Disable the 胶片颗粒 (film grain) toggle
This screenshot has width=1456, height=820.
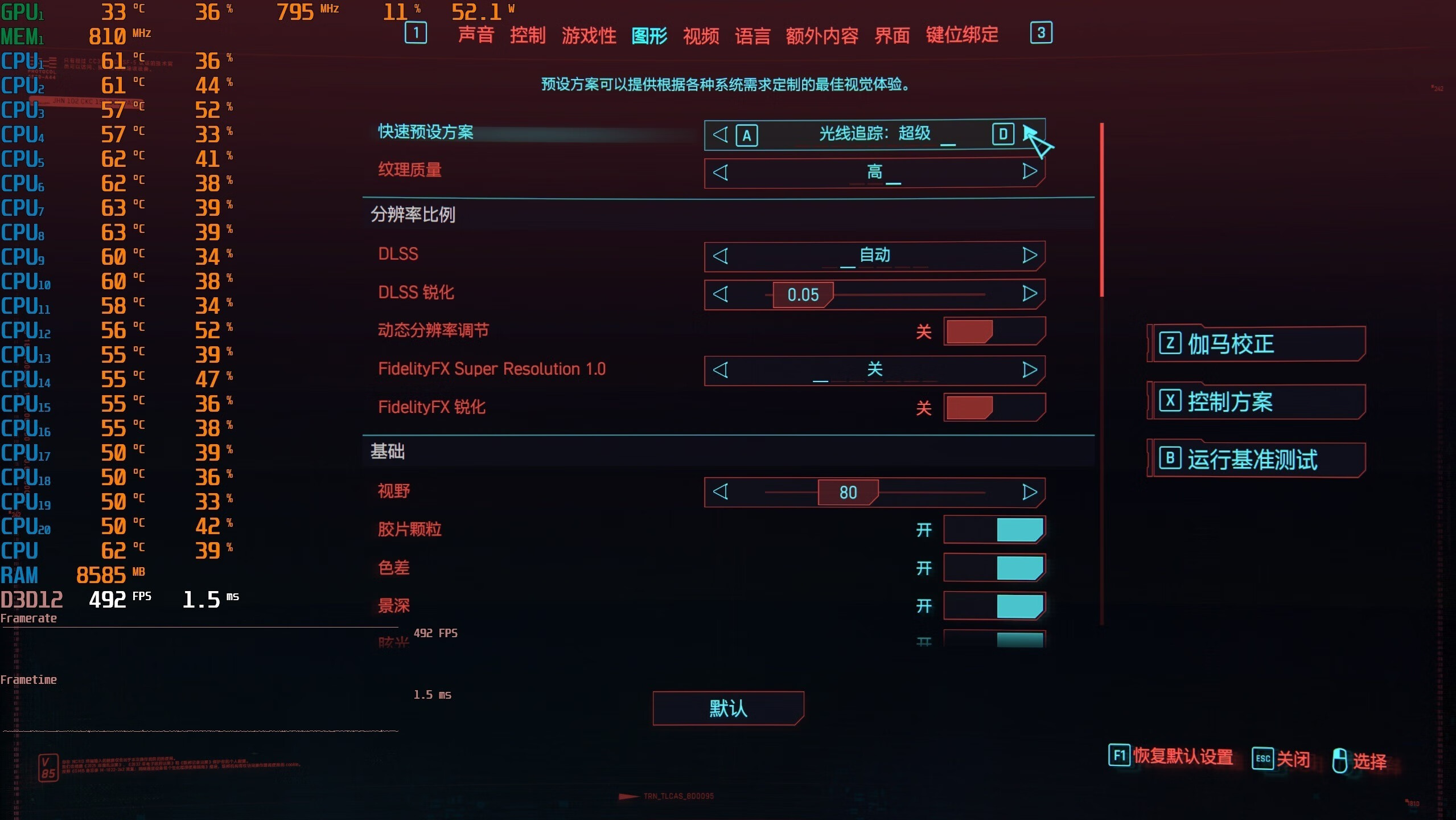(993, 529)
